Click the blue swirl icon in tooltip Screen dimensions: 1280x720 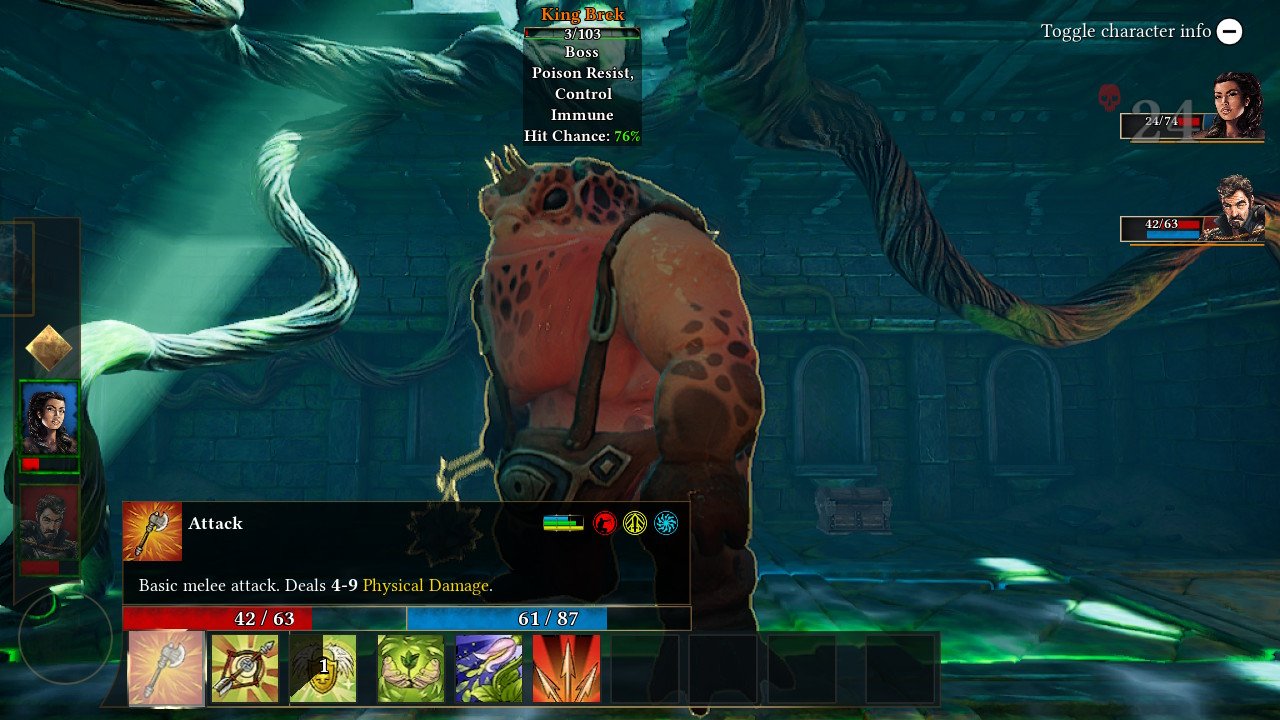665,523
